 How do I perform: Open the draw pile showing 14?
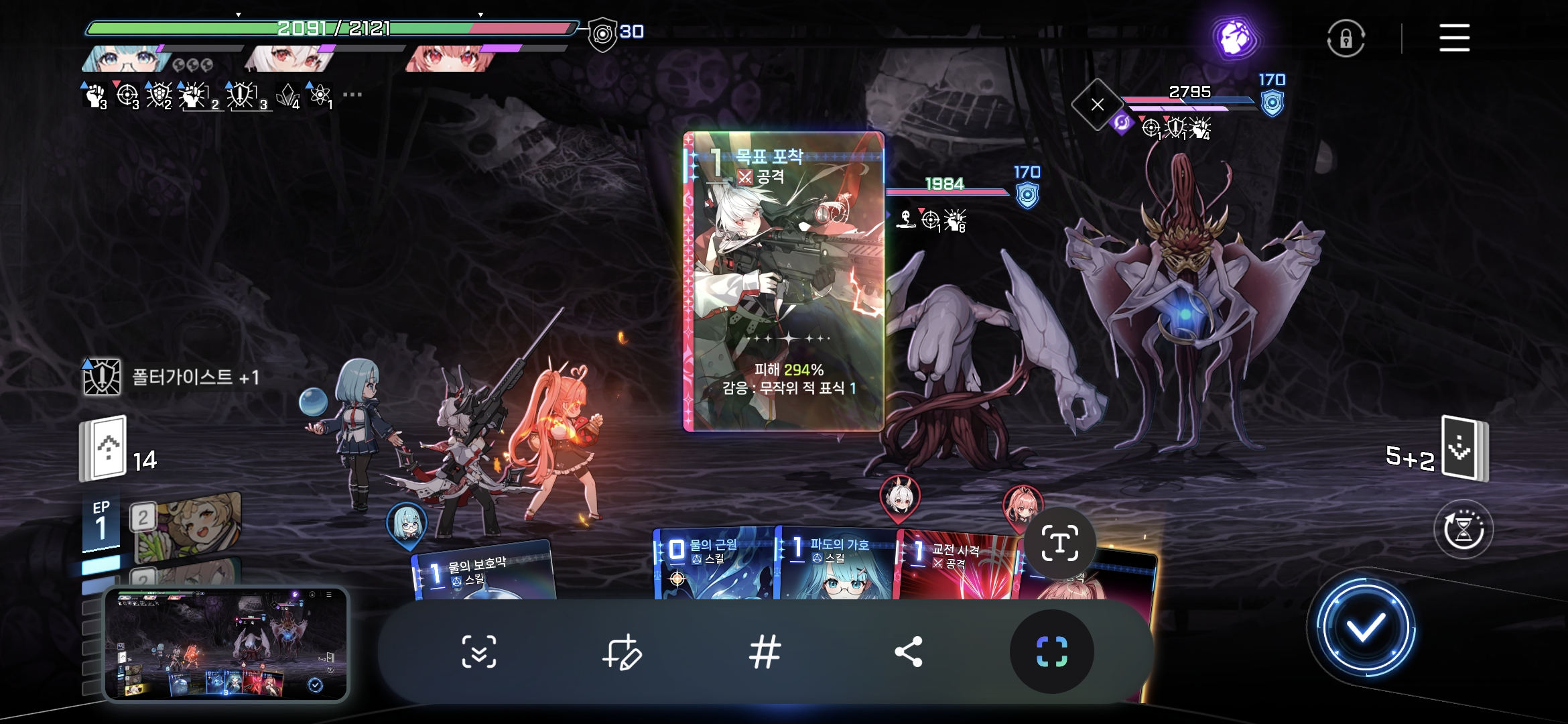pos(105,449)
